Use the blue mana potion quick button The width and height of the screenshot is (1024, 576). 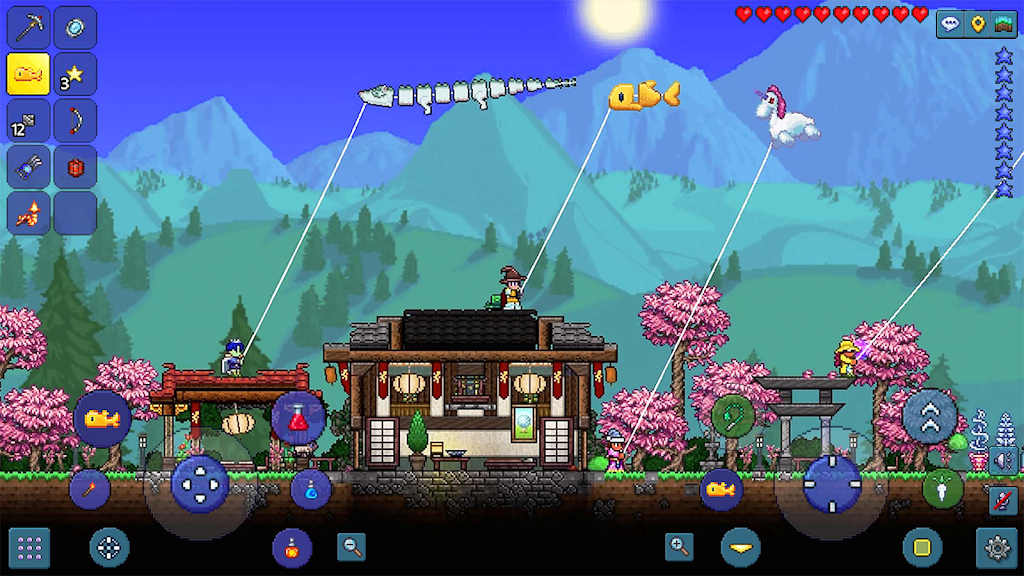coord(311,488)
